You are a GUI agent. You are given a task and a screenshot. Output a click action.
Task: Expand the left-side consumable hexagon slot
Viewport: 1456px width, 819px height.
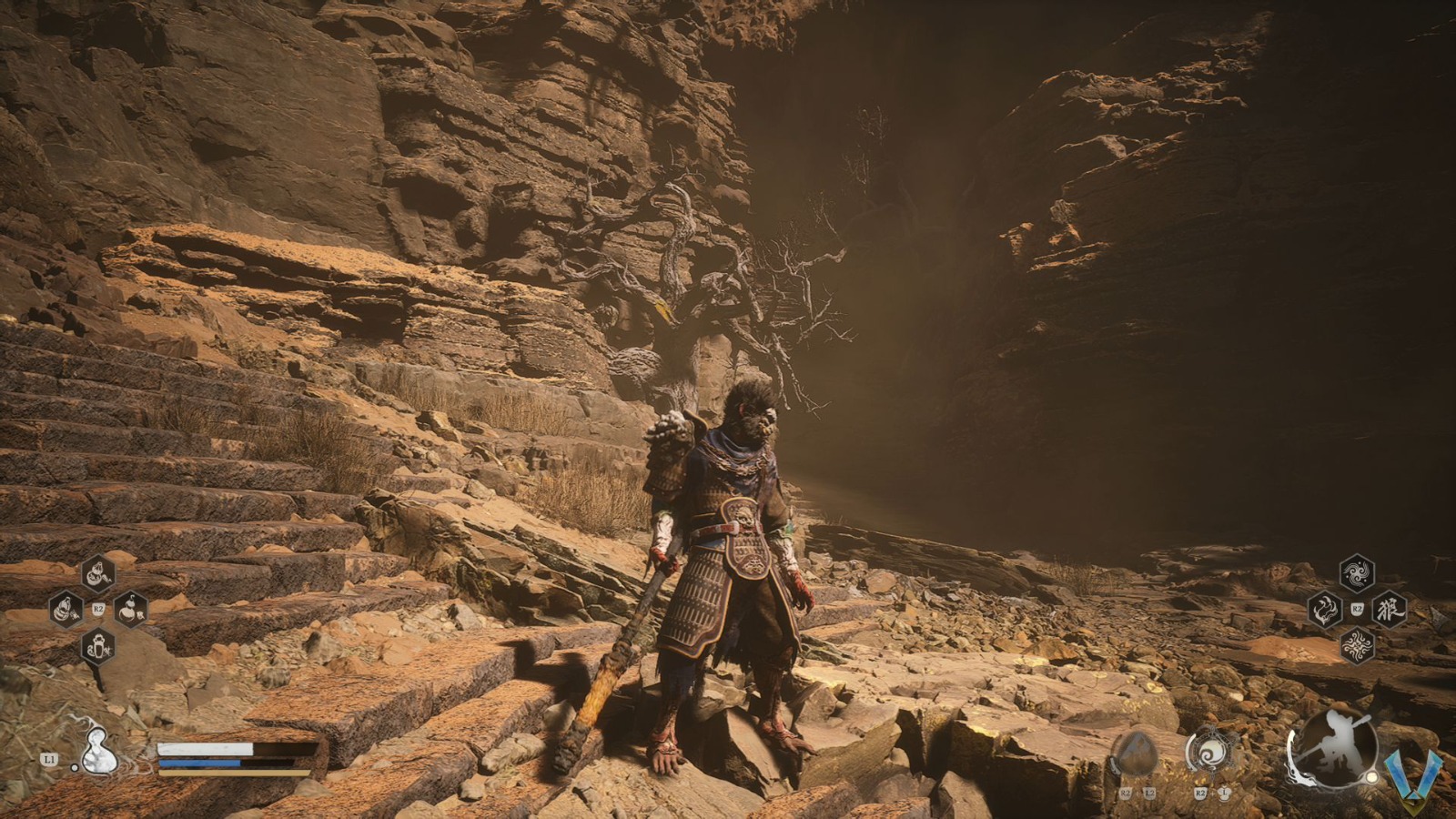pyautogui.click(x=65, y=611)
